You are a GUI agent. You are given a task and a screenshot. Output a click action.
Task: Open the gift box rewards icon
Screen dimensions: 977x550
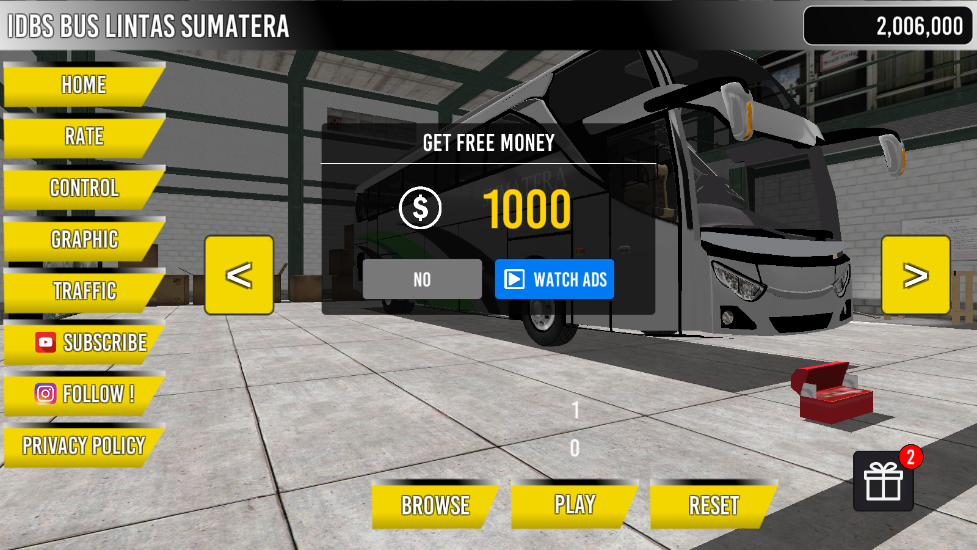[x=883, y=482]
